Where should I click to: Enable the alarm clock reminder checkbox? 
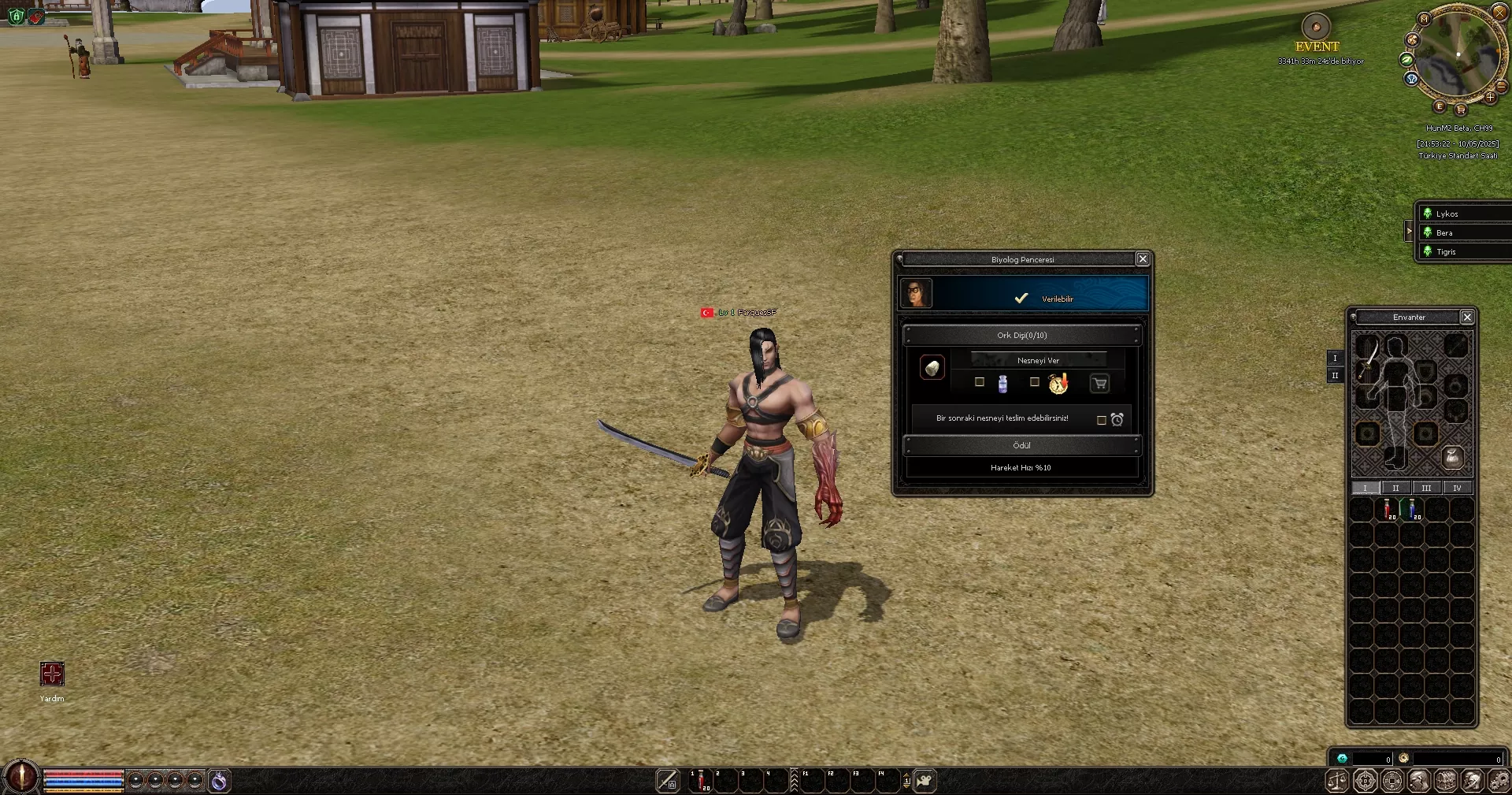pyautogui.click(x=1102, y=420)
